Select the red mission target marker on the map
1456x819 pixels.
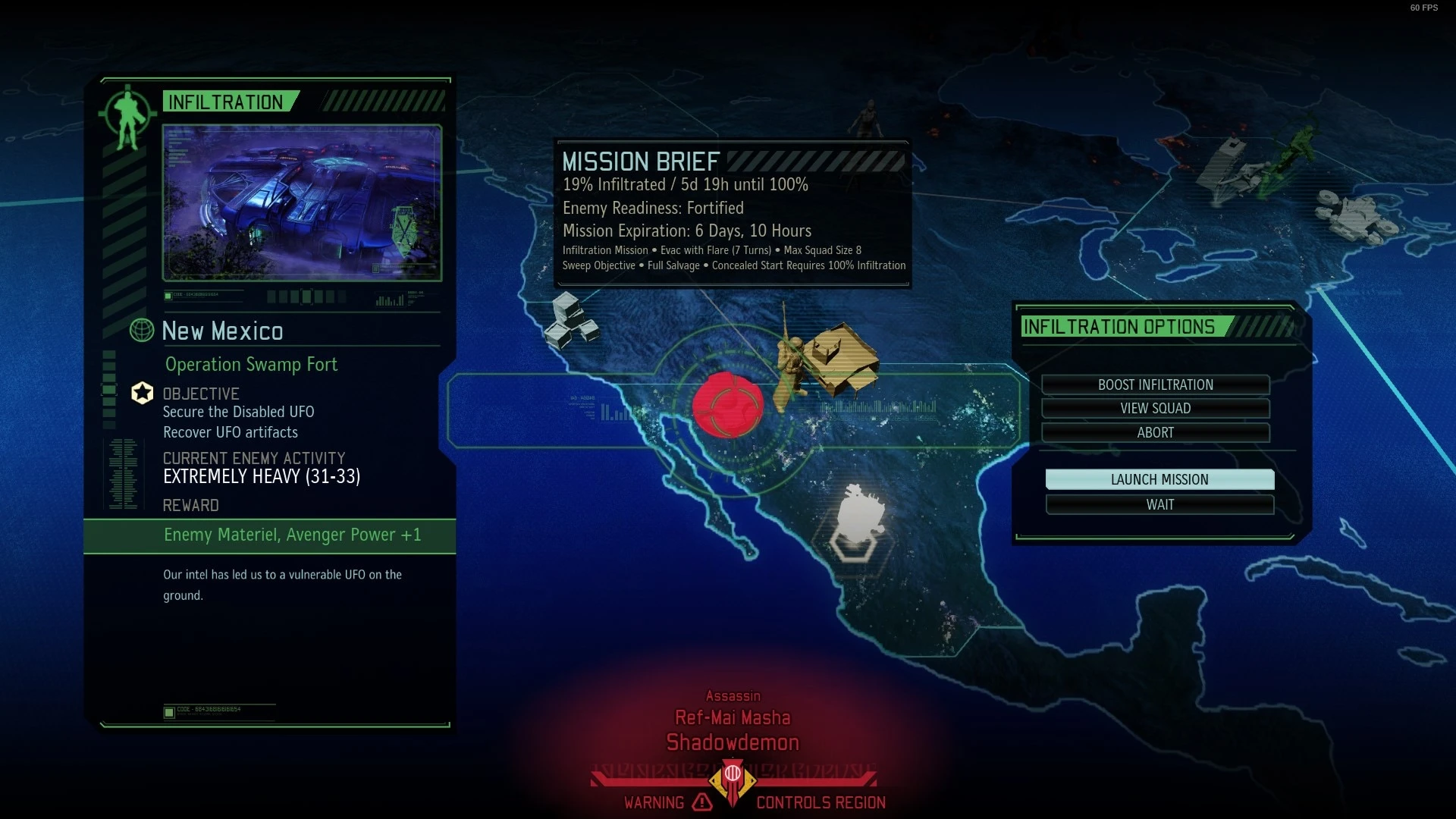pyautogui.click(x=727, y=406)
